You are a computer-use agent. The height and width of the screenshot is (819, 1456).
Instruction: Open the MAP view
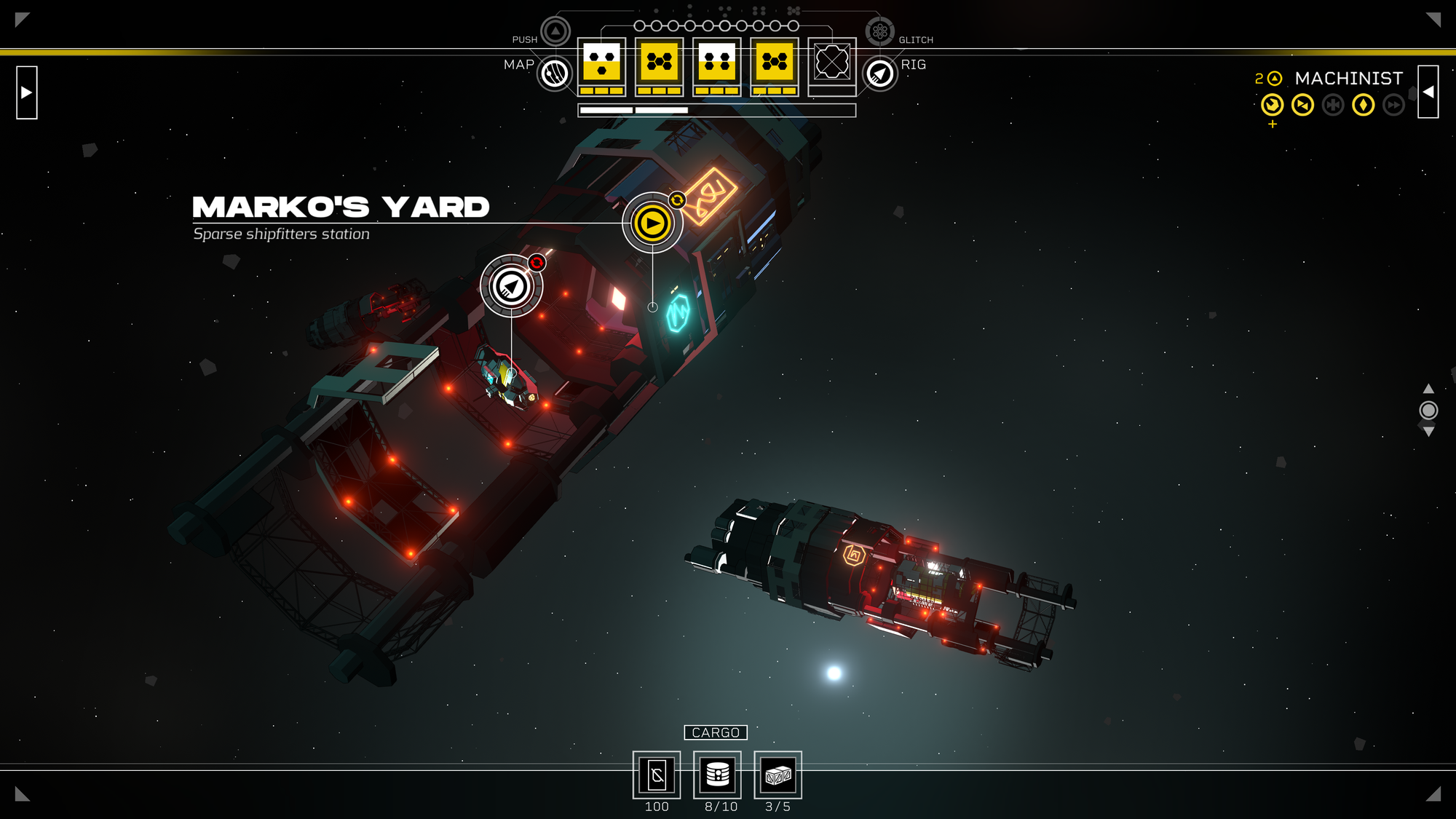(x=554, y=72)
